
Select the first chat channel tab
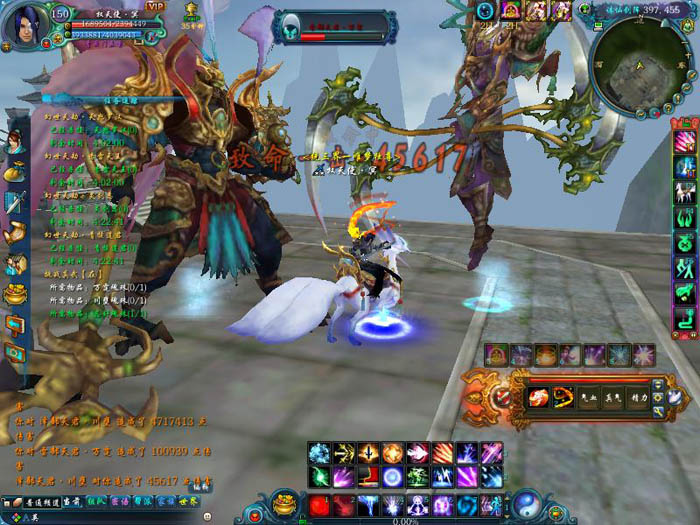tap(40, 502)
